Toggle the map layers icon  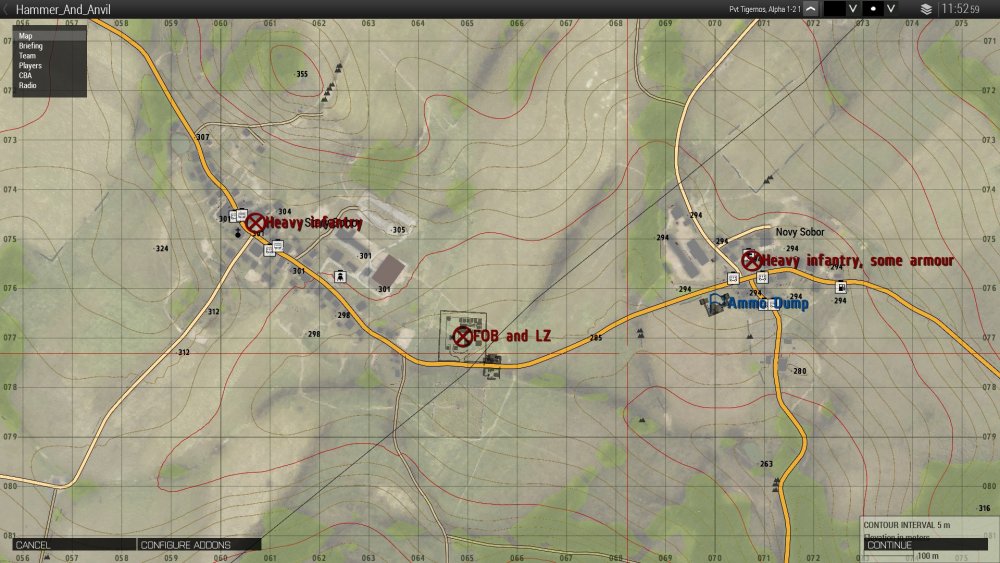coord(927,8)
